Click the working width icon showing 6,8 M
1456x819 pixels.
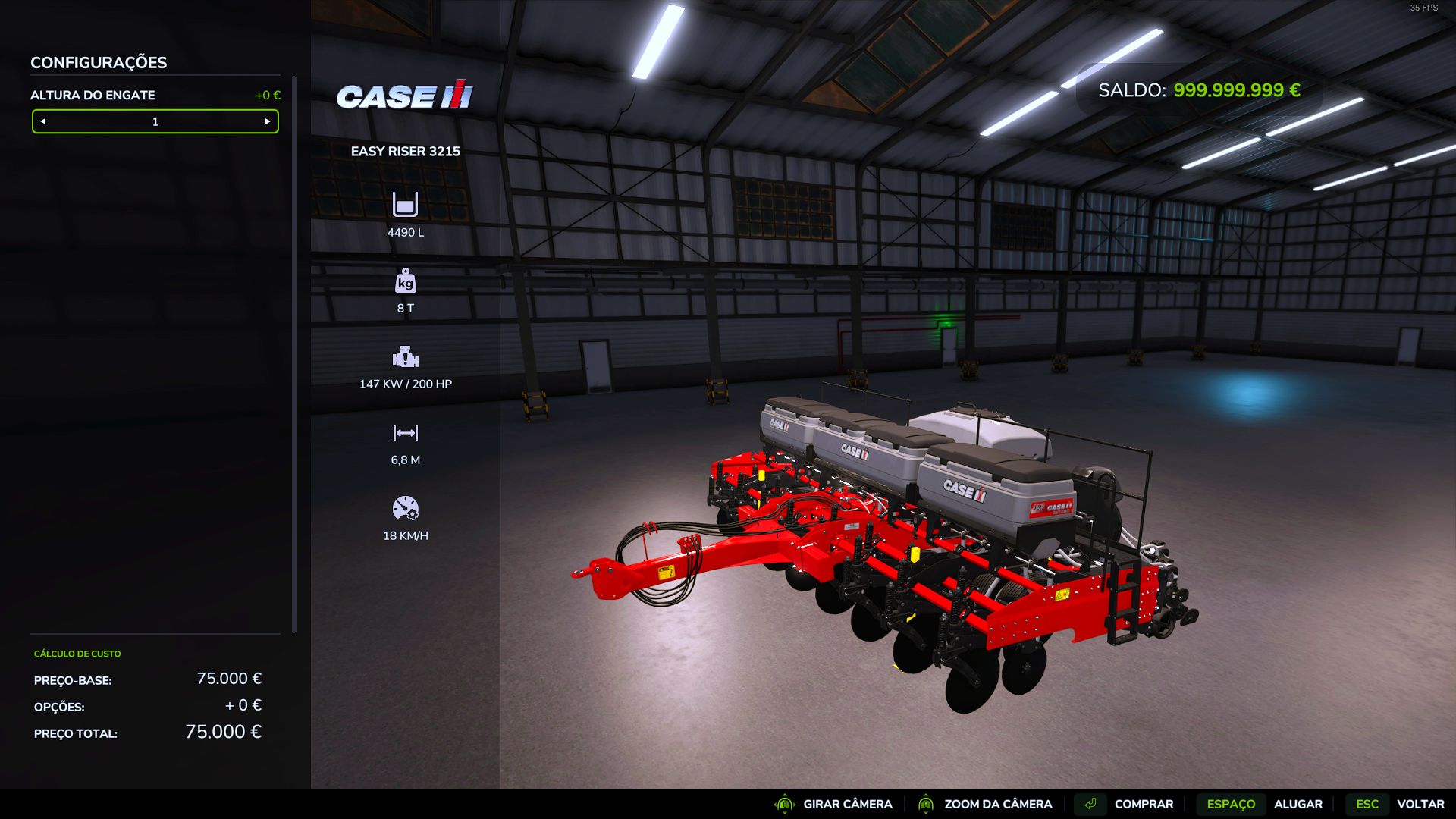coord(406,432)
